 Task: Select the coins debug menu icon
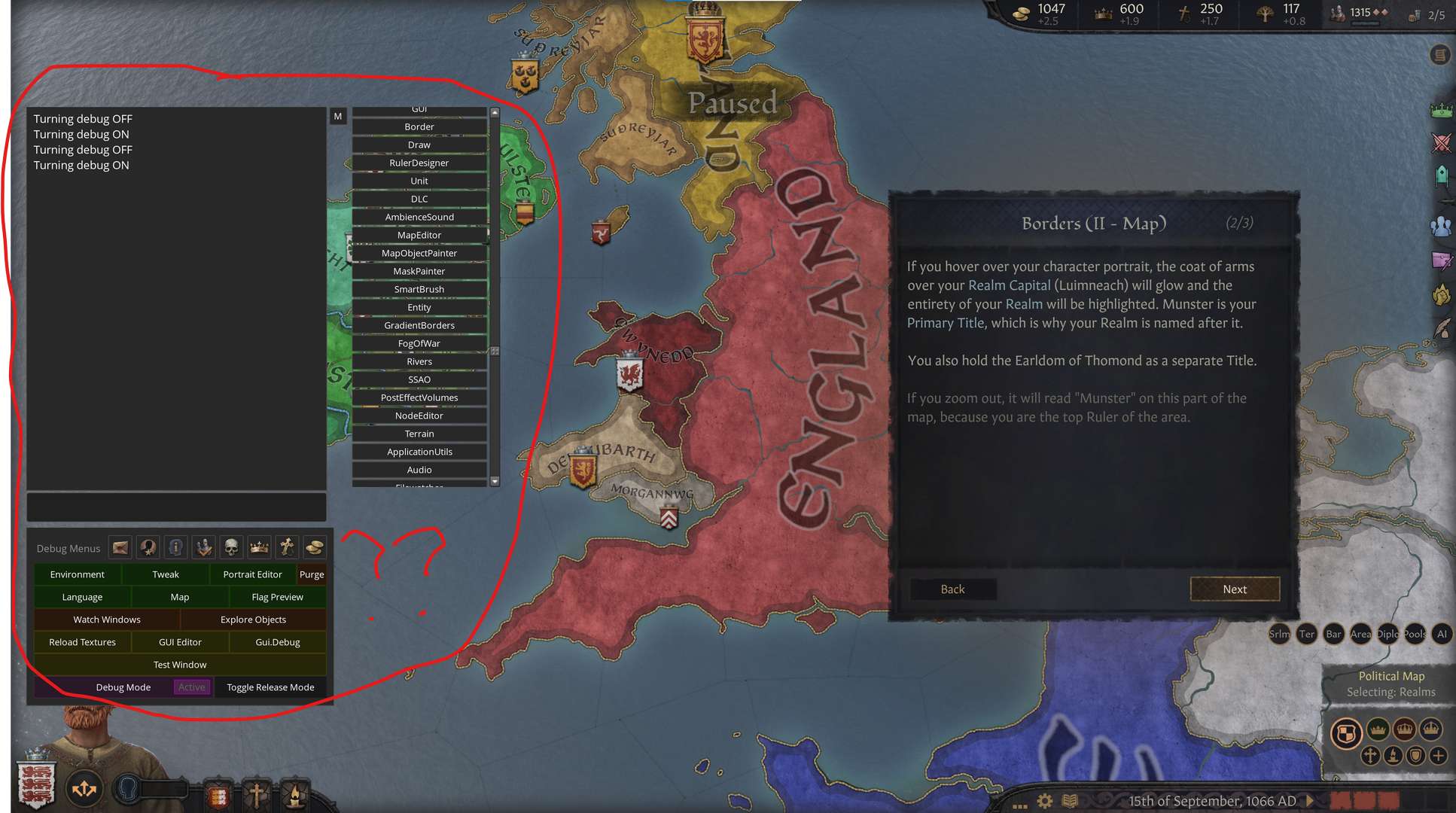315,547
